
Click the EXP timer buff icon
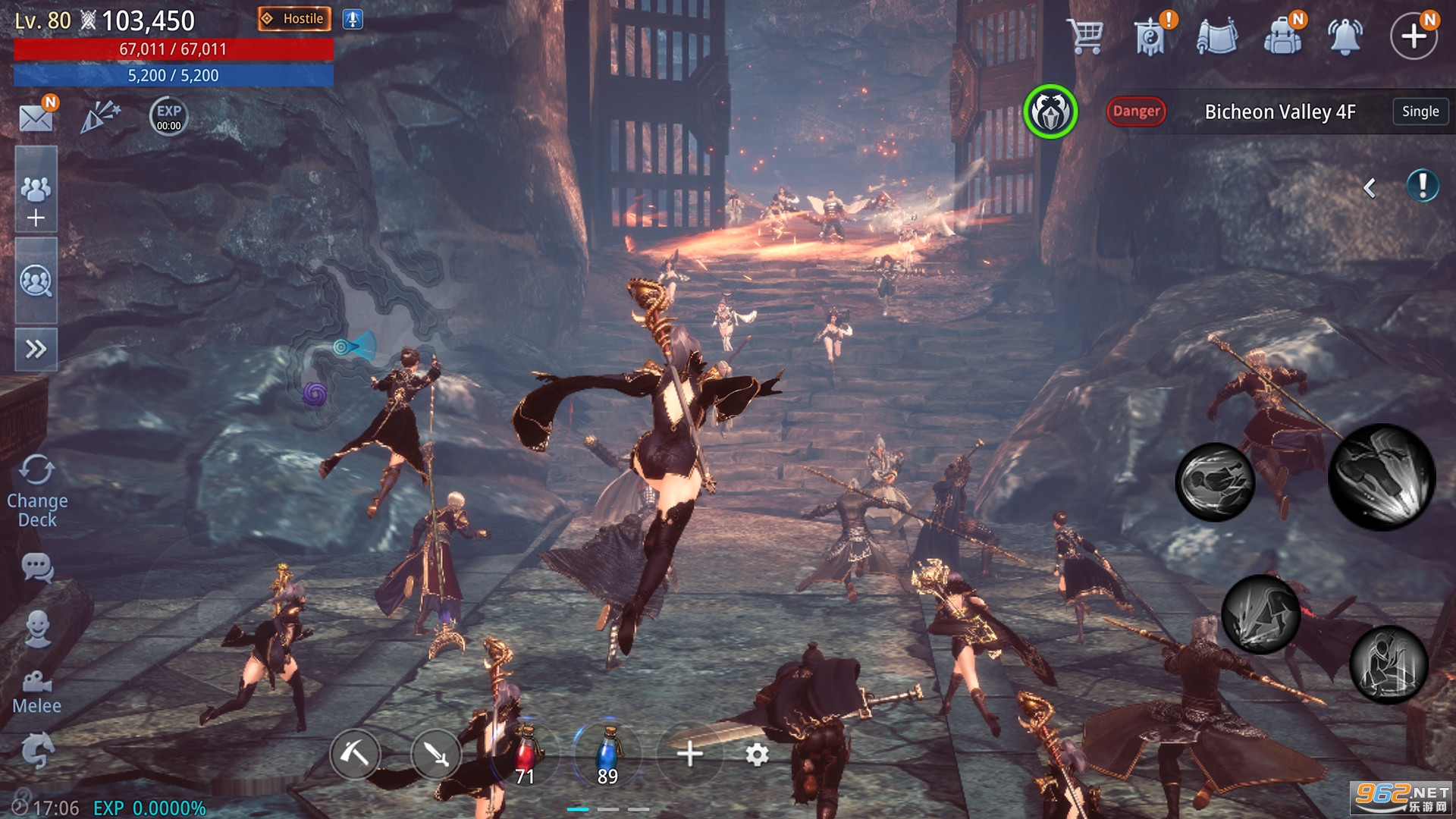pos(168,116)
